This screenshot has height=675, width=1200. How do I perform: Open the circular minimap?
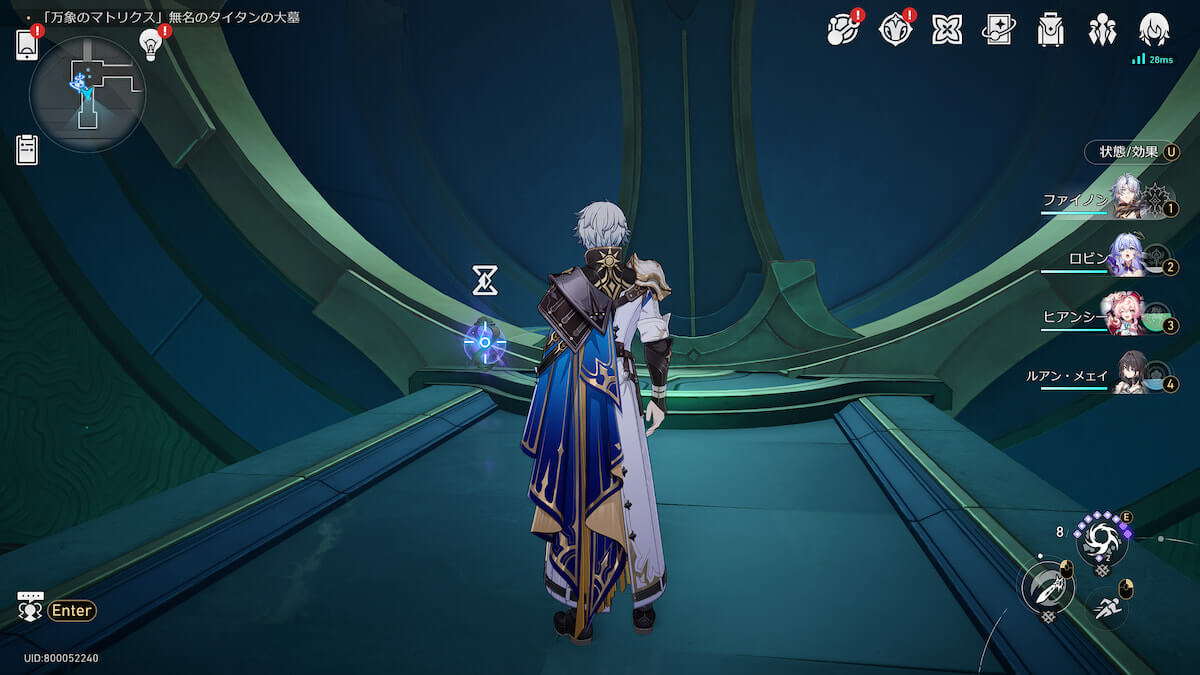(x=88, y=95)
